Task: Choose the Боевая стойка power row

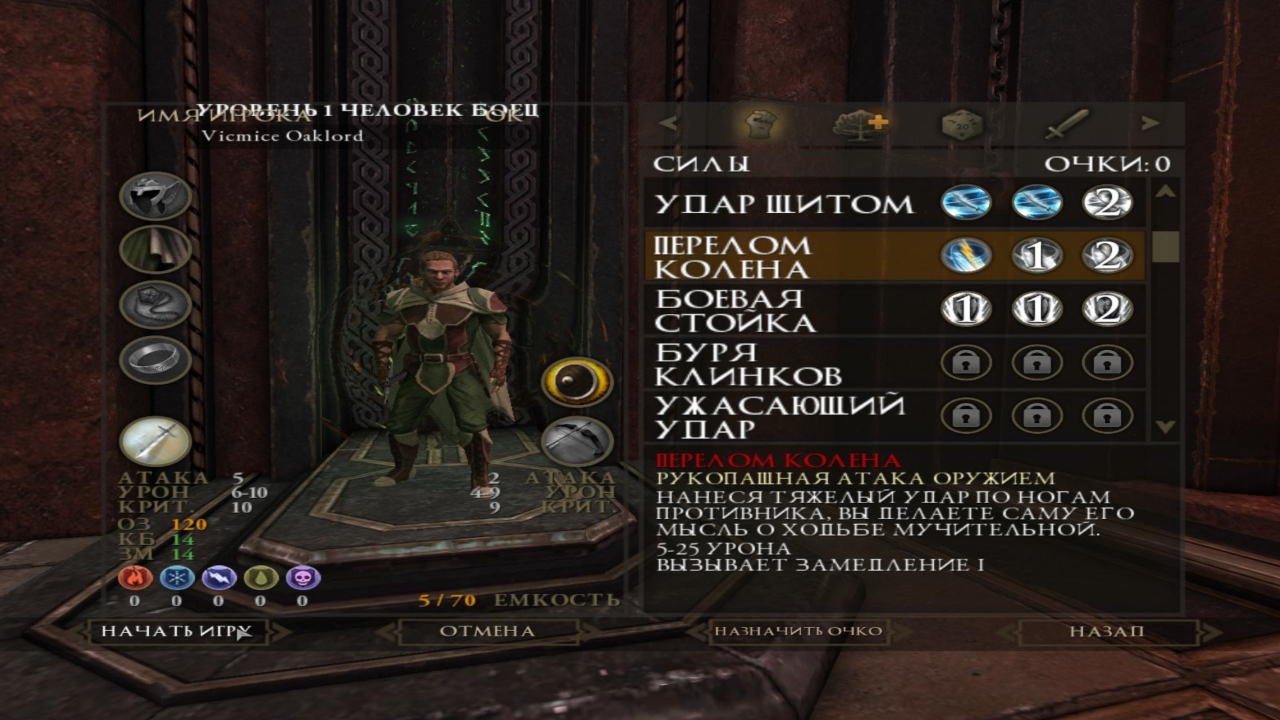Action: coord(734,310)
